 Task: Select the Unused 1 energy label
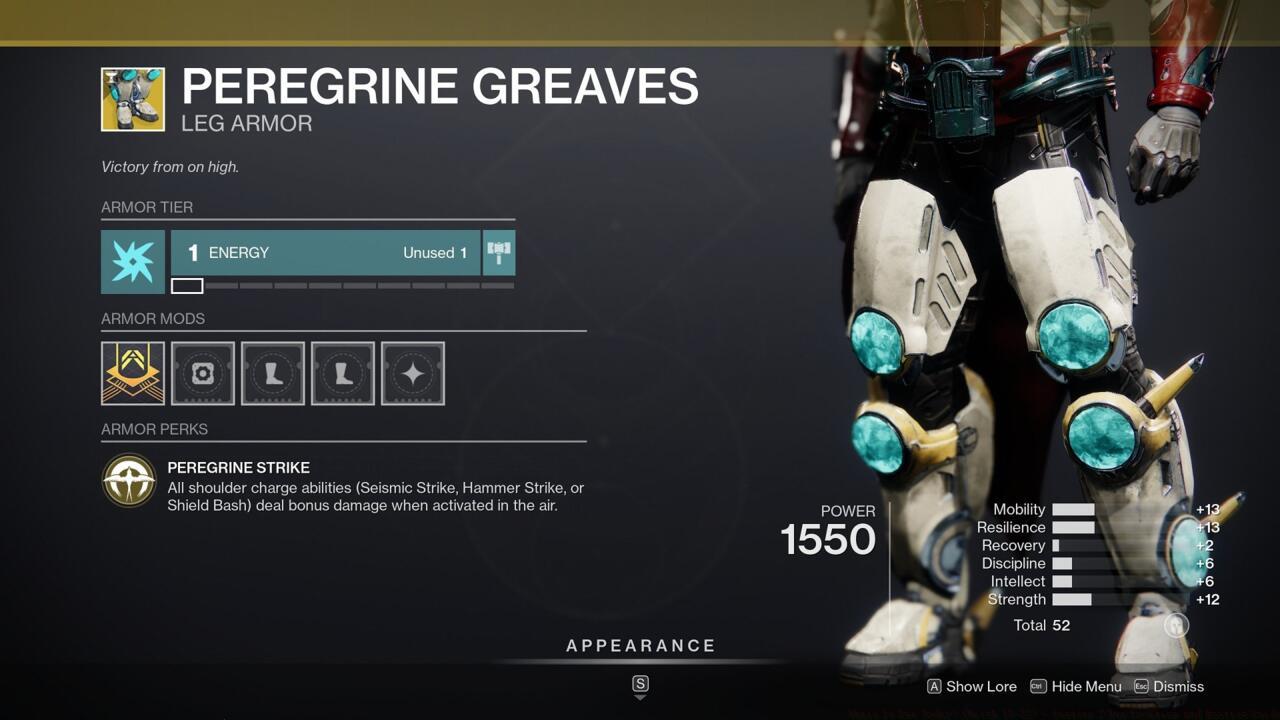coord(434,252)
